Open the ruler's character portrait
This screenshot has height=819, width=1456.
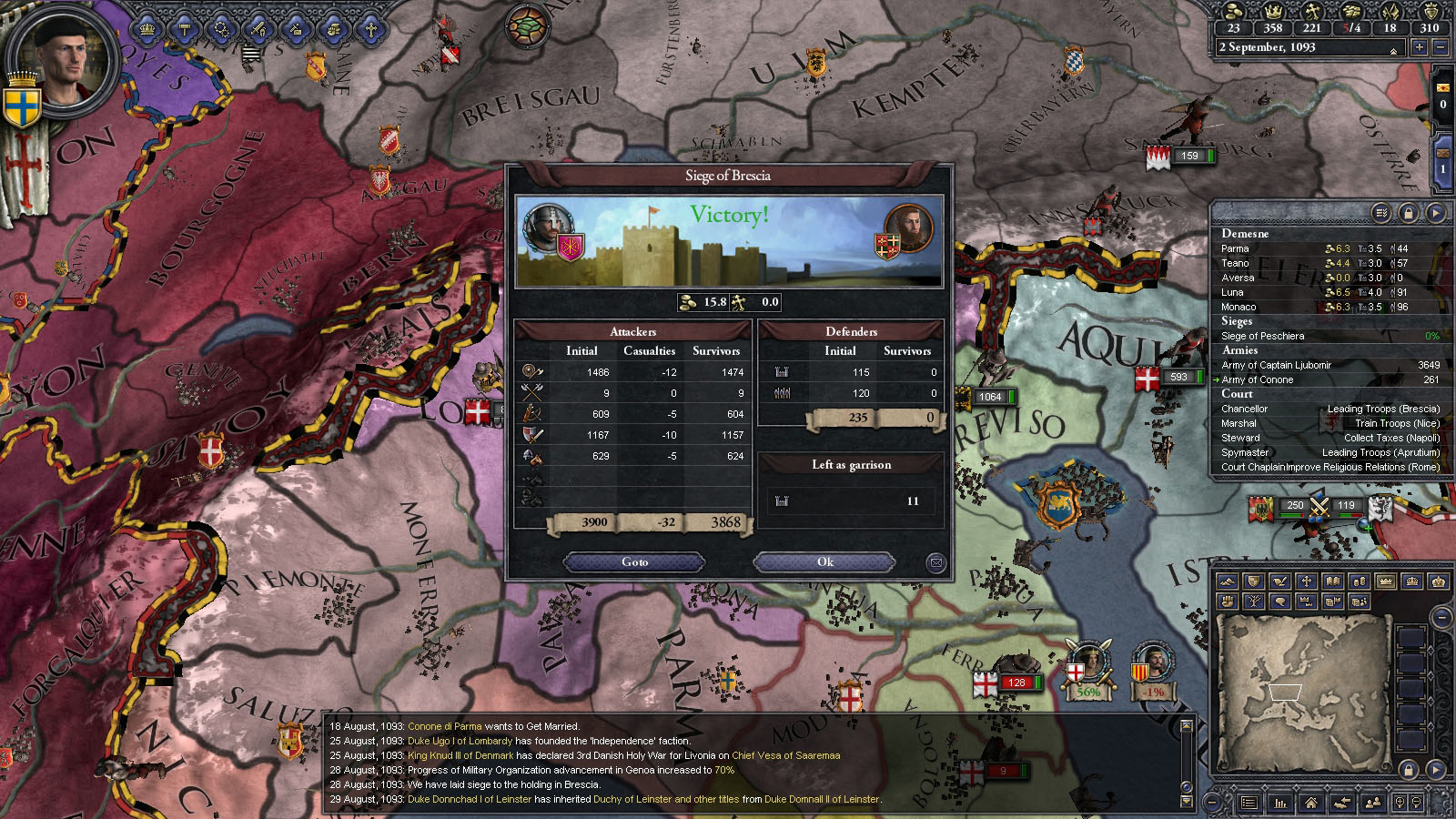point(62,59)
